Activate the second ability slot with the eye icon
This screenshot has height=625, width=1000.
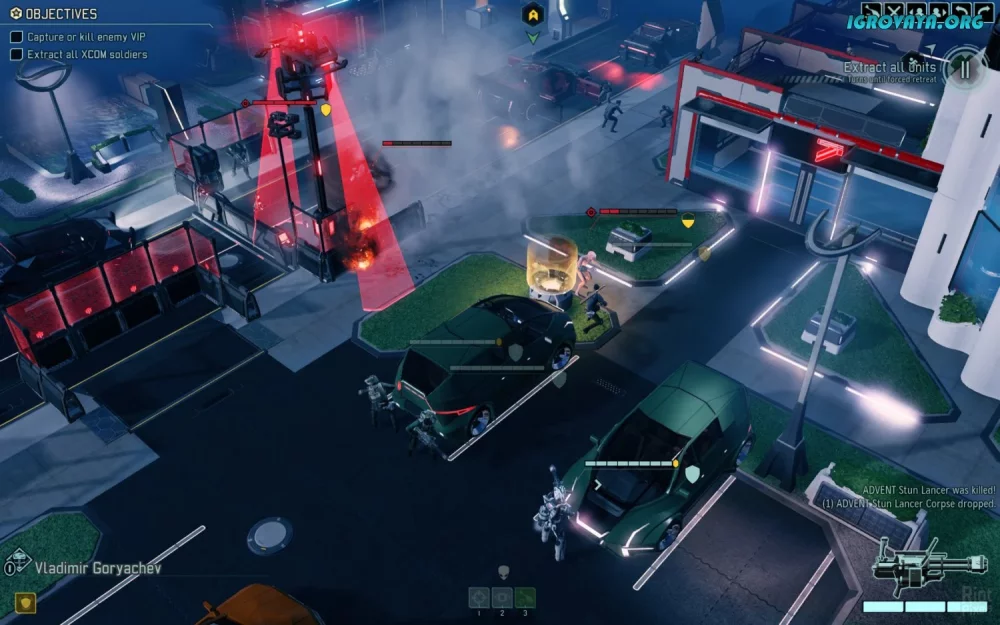(502, 597)
